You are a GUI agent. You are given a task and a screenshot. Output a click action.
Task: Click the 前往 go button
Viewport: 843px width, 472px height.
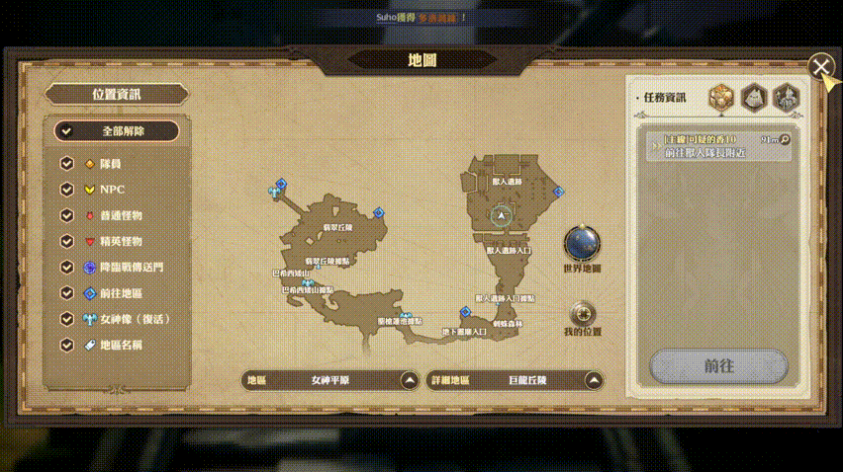tap(718, 366)
